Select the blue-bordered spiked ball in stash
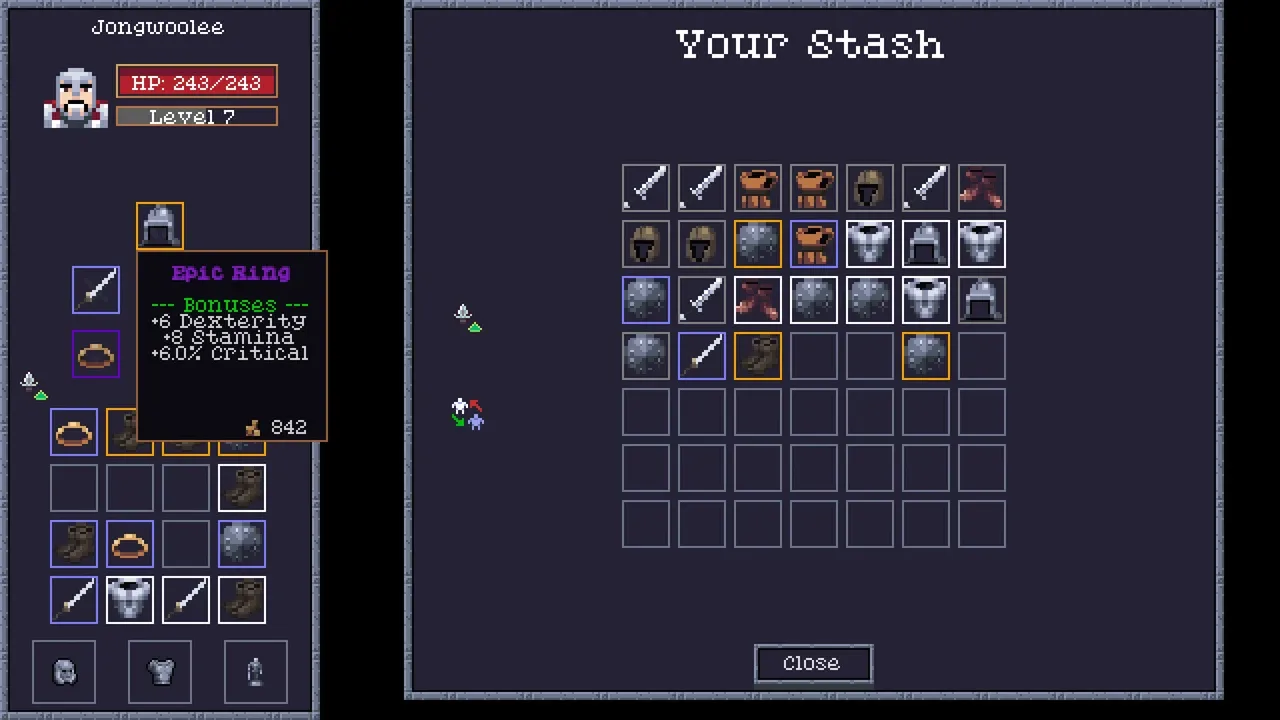The height and width of the screenshot is (720, 1280). click(x=646, y=300)
